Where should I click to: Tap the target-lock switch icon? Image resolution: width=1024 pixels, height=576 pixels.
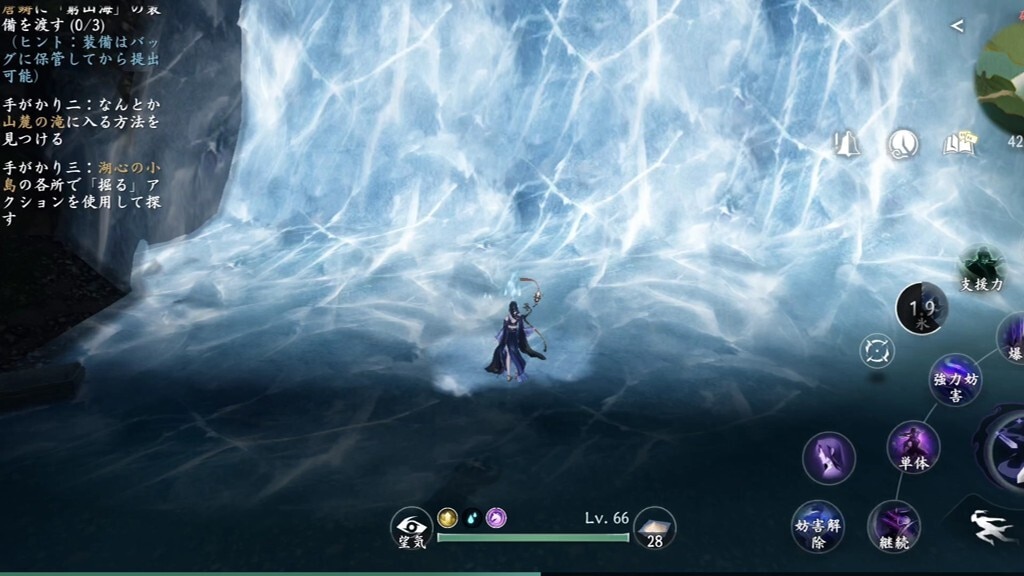(877, 351)
